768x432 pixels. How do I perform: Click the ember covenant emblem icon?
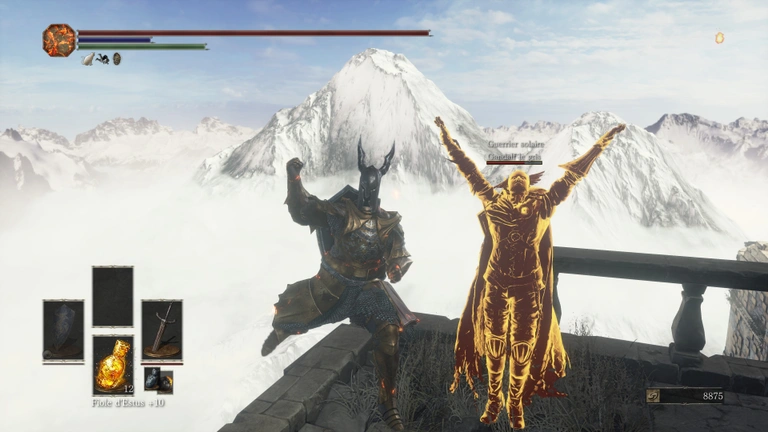coord(59,40)
